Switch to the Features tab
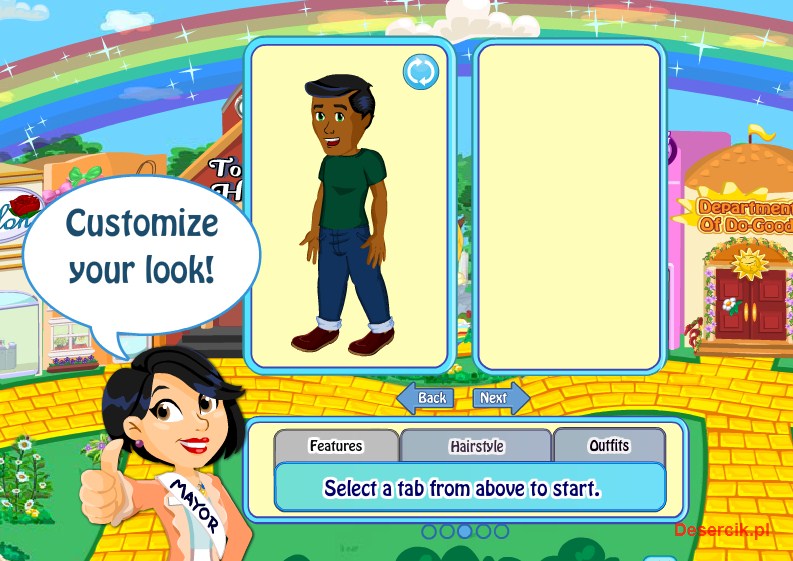793x561 pixels. pos(336,446)
